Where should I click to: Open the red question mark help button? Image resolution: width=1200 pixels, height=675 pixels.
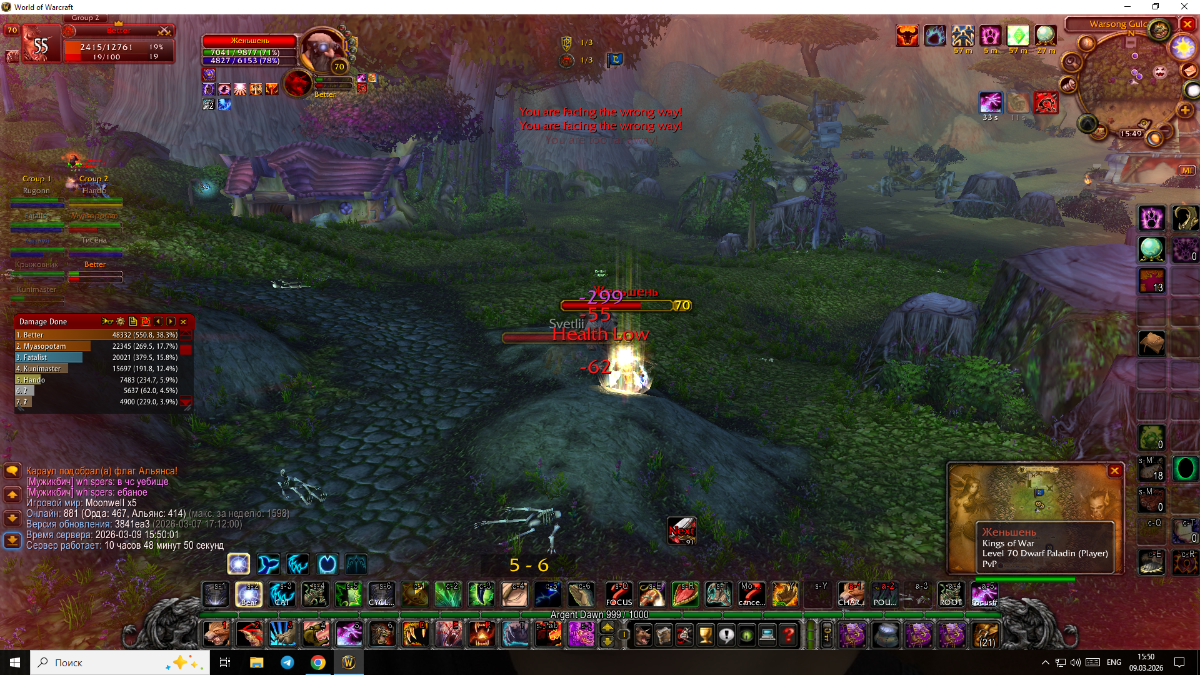coord(789,634)
